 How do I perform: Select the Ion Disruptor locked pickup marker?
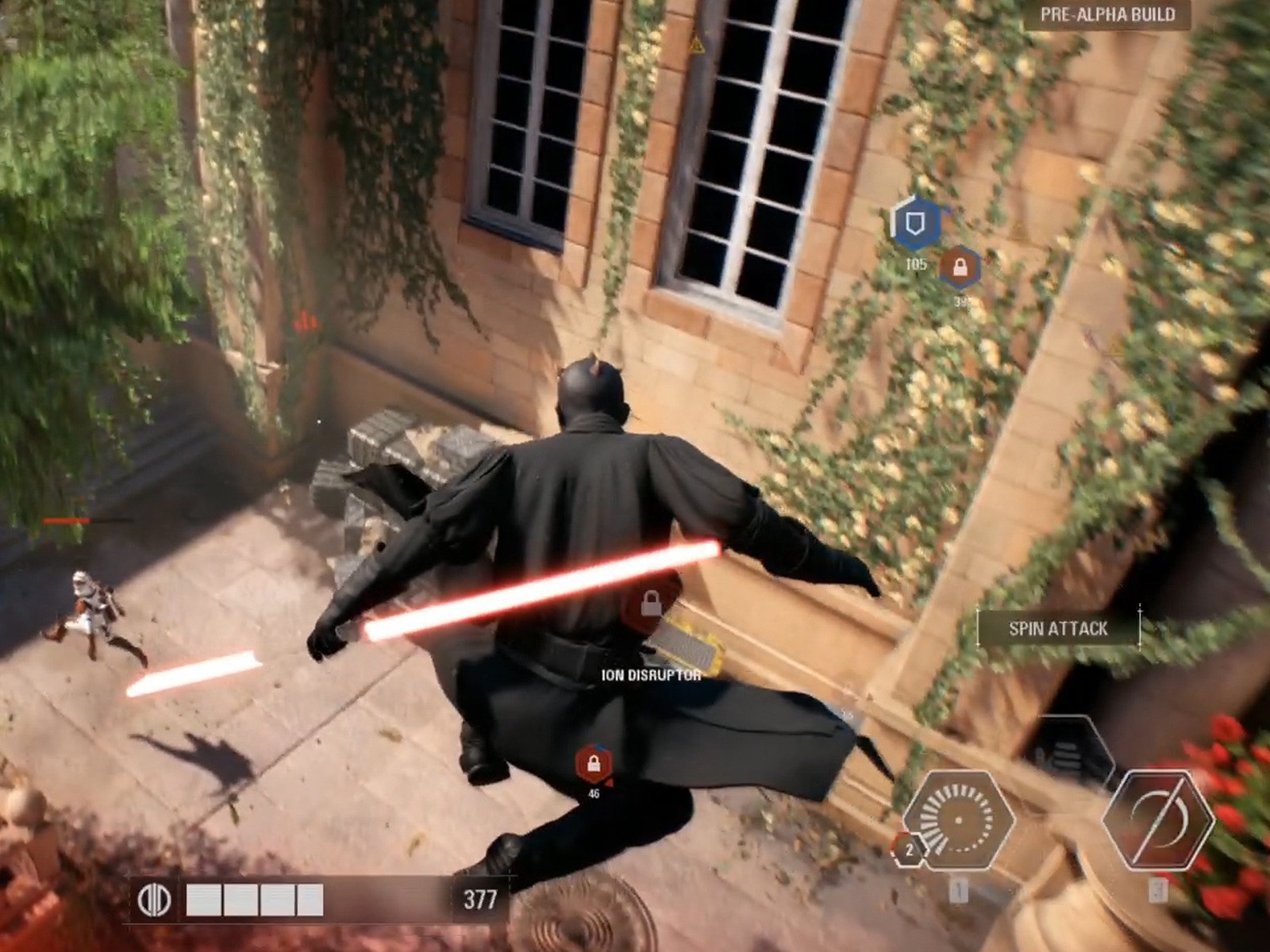click(x=651, y=605)
